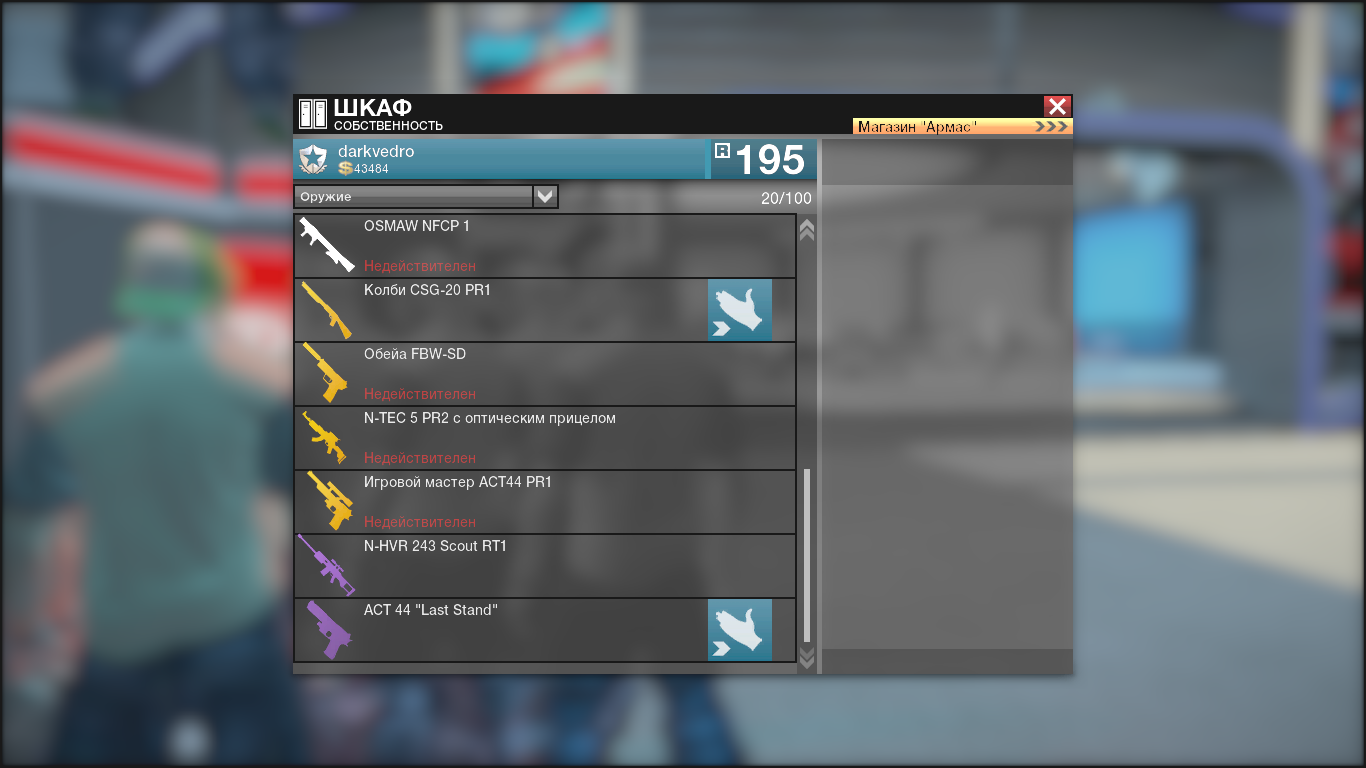Screen dimensions: 1366x768
Task: Take the ACT 44 "Last Stand" with hand button
Action: [x=739, y=630]
